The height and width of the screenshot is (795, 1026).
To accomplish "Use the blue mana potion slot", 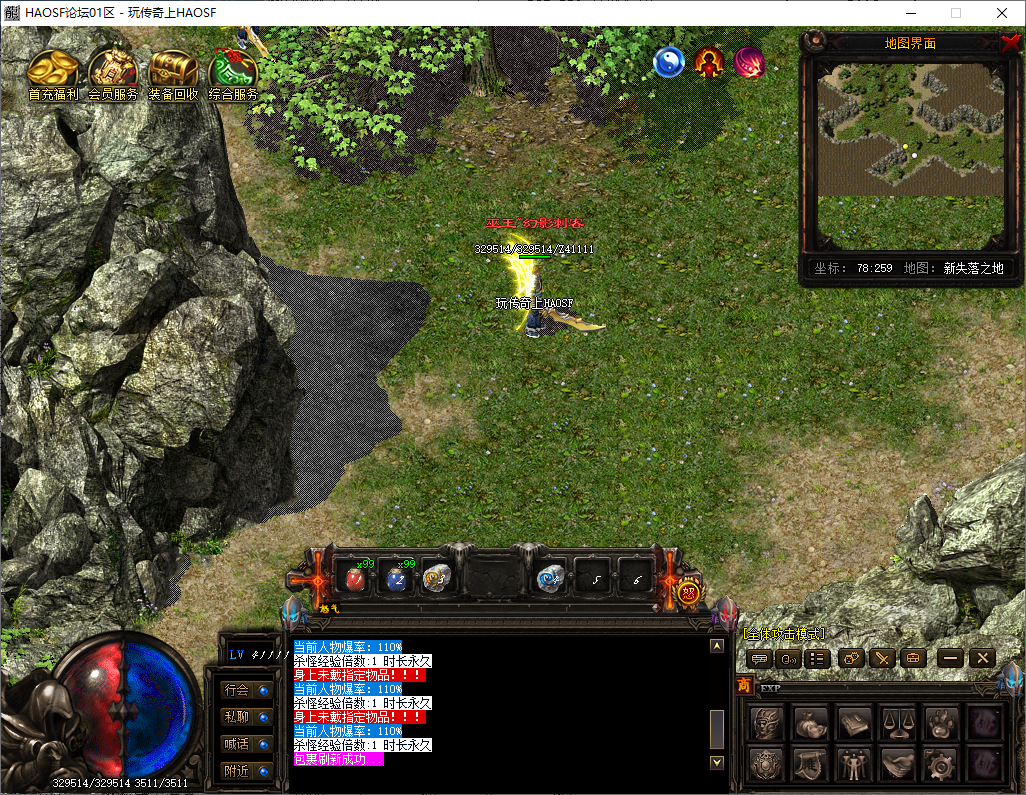I will click(x=397, y=578).
